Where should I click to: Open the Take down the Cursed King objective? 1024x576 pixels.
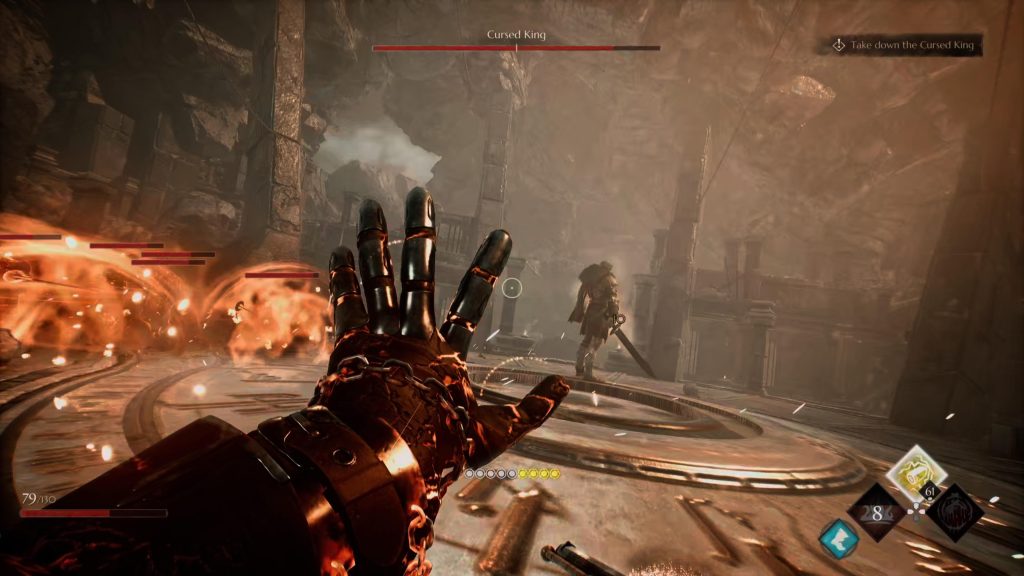(x=902, y=46)
